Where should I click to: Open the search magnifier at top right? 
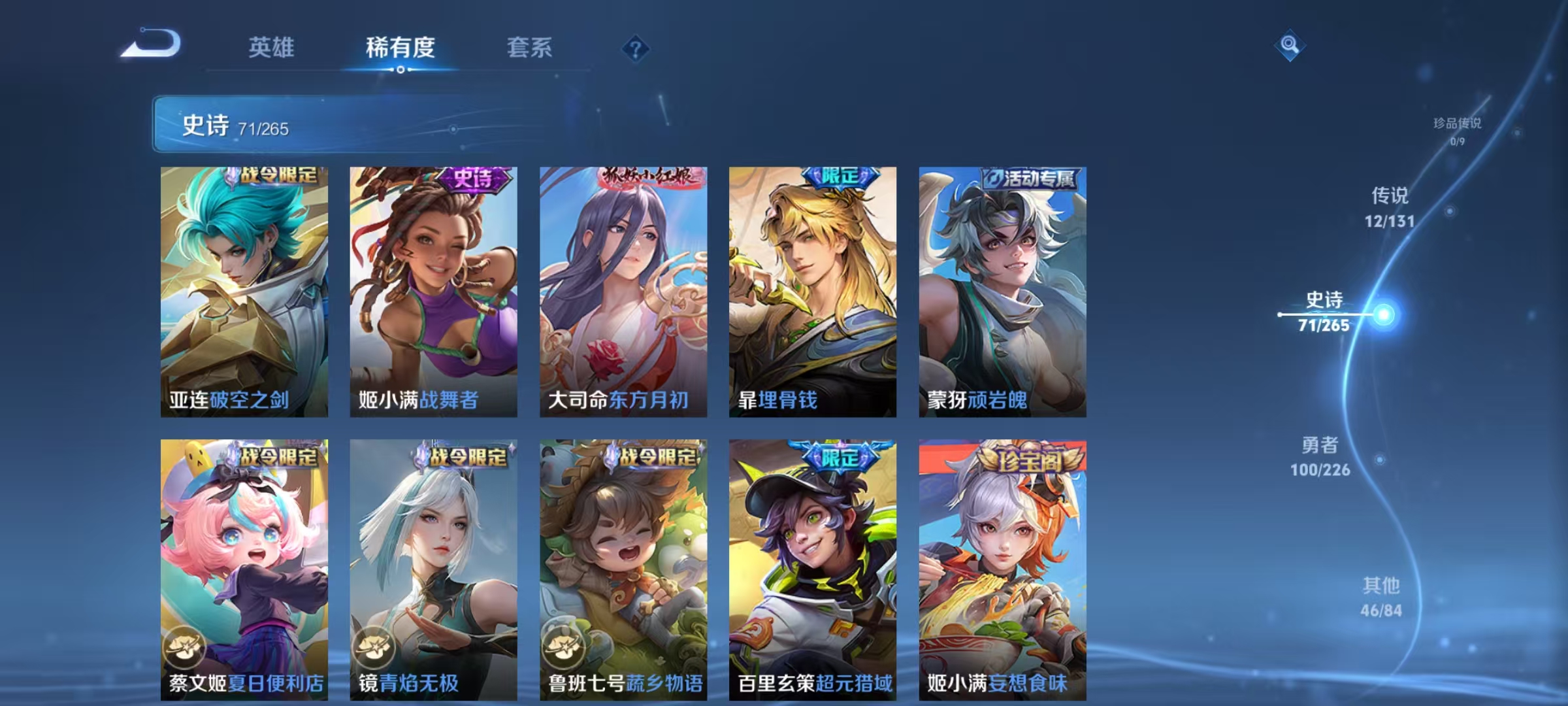pyautogui.click(x=1289, y=46)
